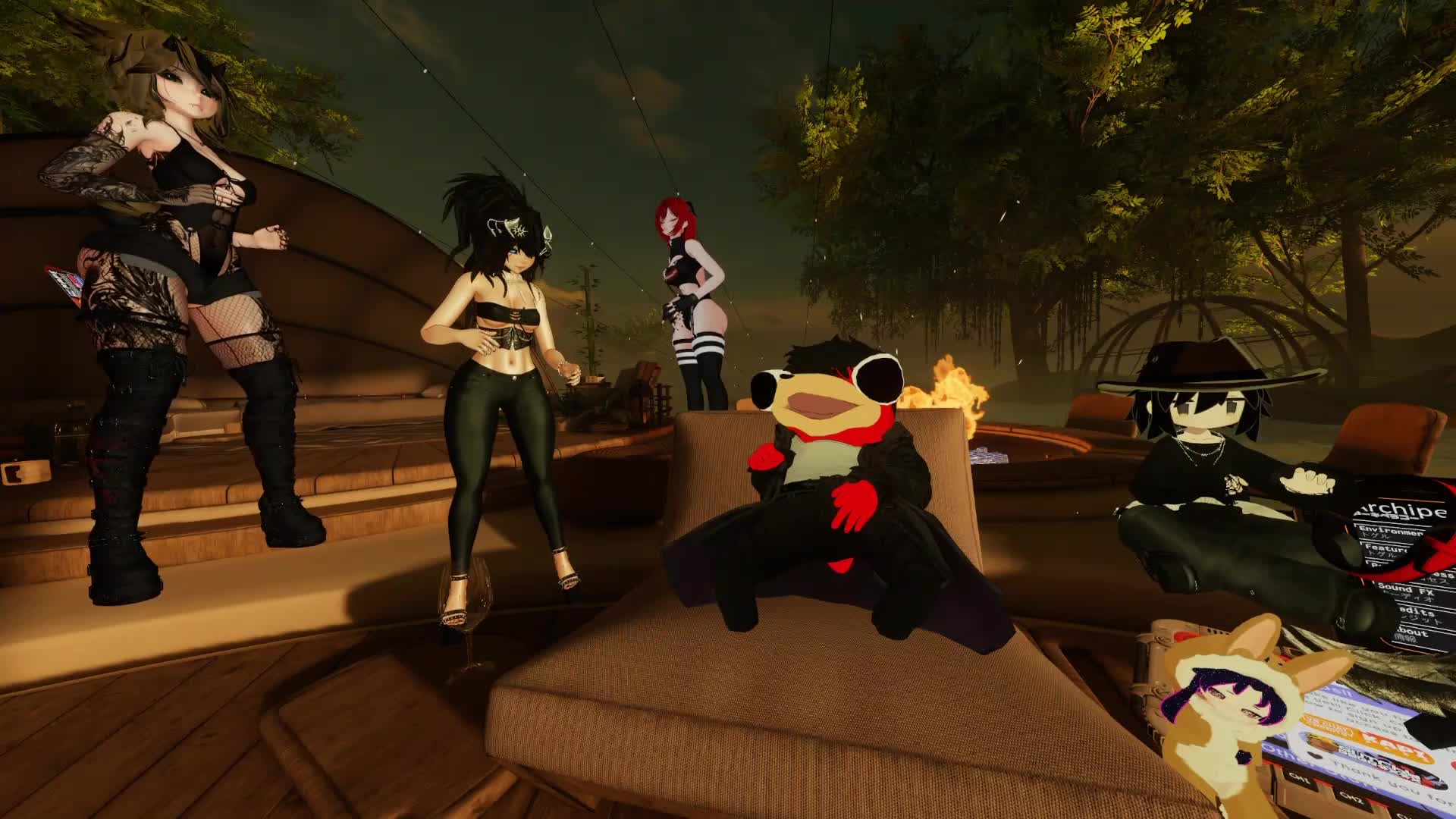1456x819 pixels.
Task: Select the Features menu entry
Action: pyautogui.click(x=1385, y=548)
